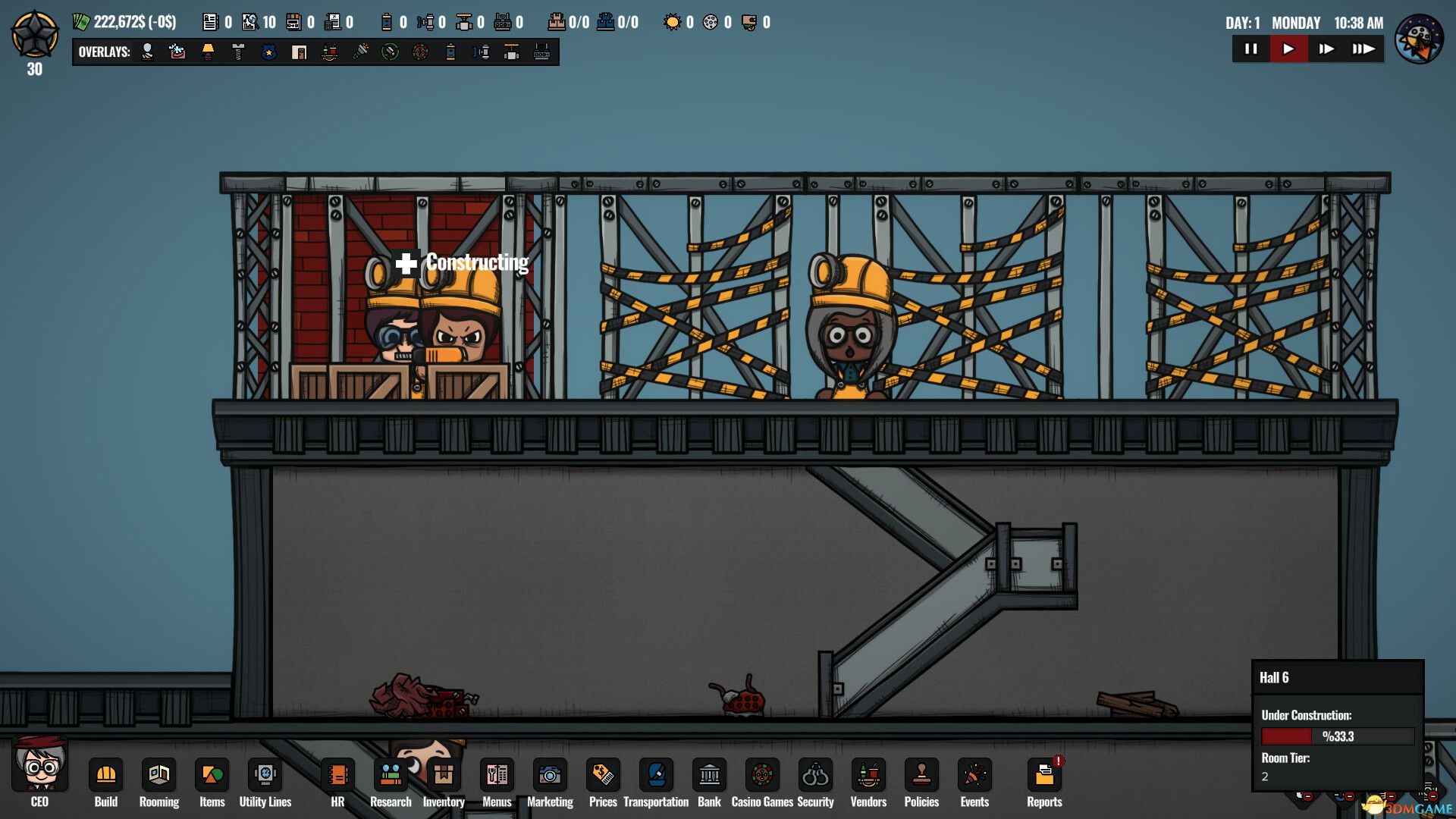This screenshot has height=819, width=1456.
Task: Open the HR panel
Action: tap(337, 776)
